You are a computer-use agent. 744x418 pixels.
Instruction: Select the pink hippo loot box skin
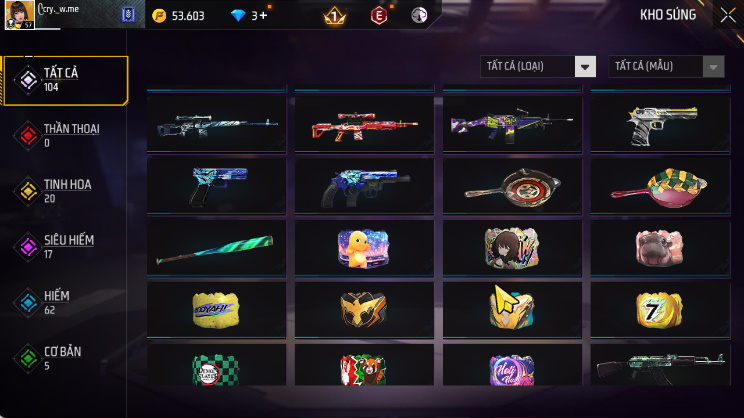[x=659, y=247]
